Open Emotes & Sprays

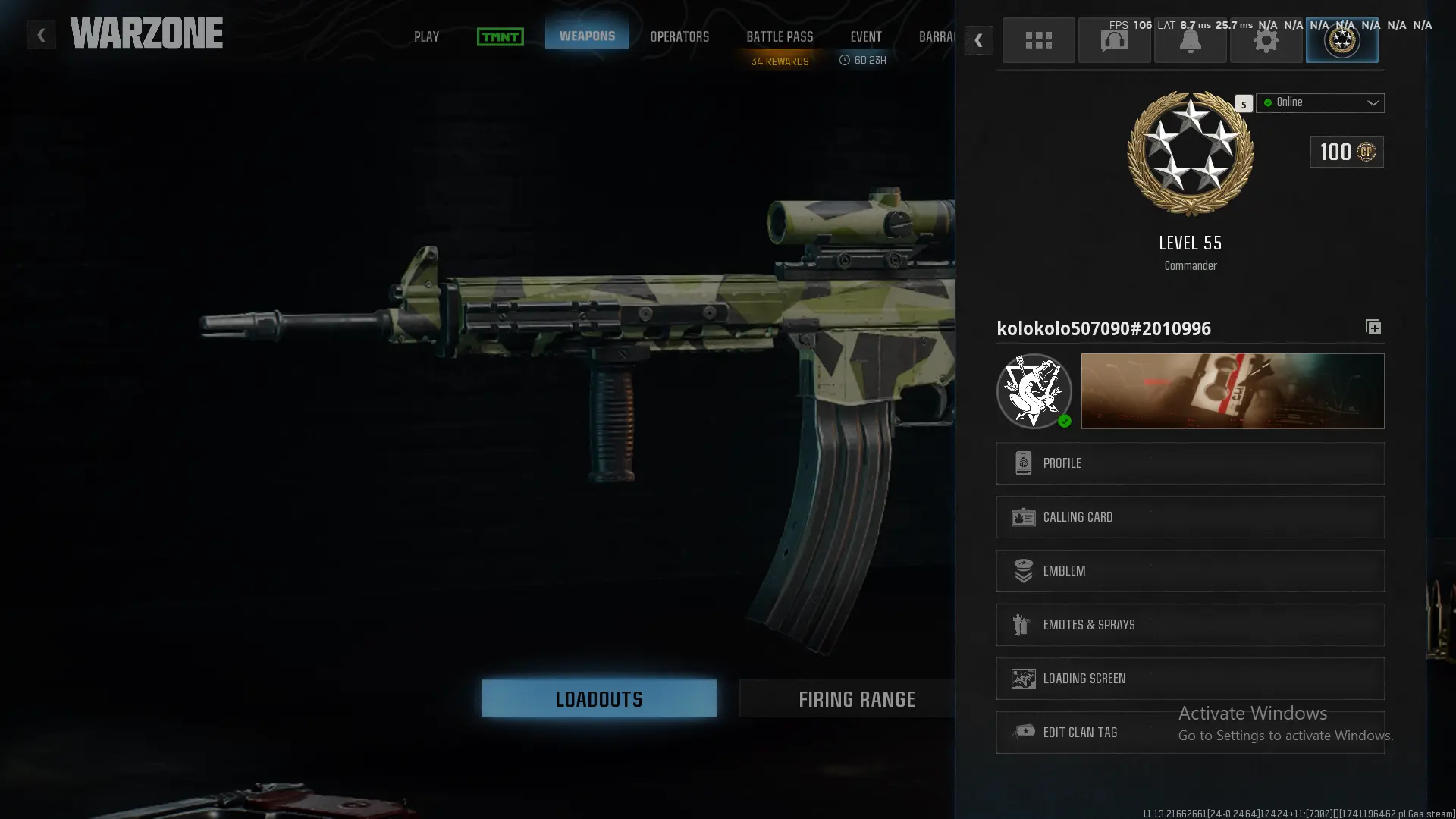[1189, 624]
